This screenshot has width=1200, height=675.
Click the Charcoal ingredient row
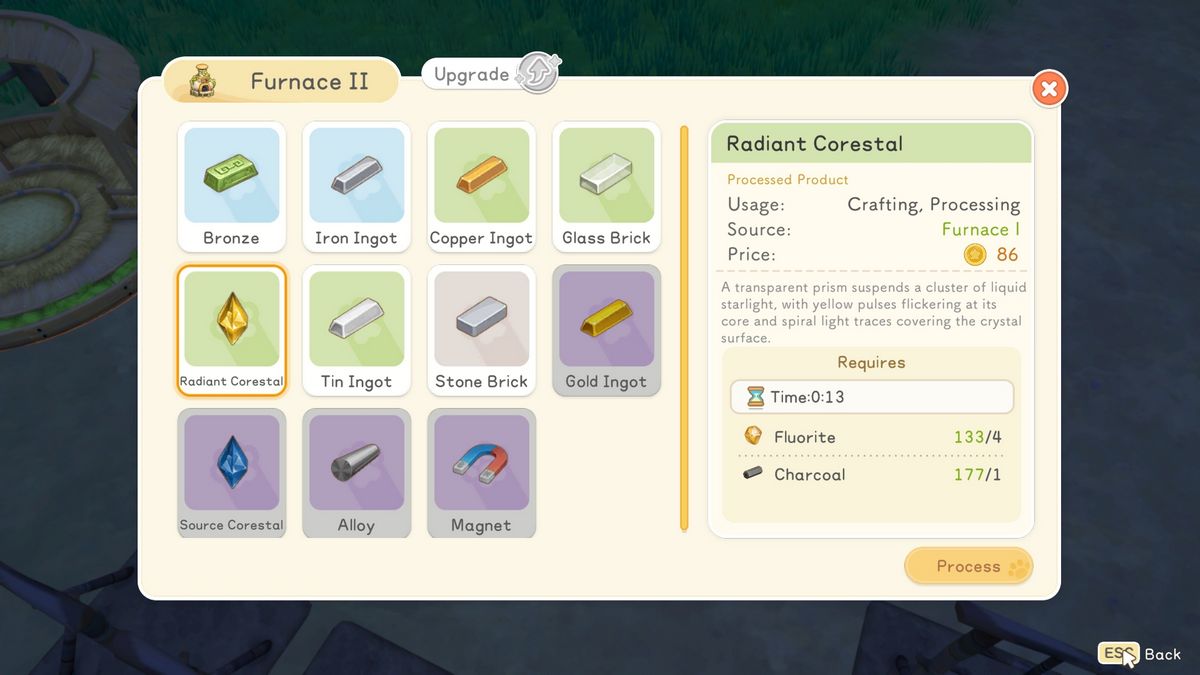click(x=871, y=474)
